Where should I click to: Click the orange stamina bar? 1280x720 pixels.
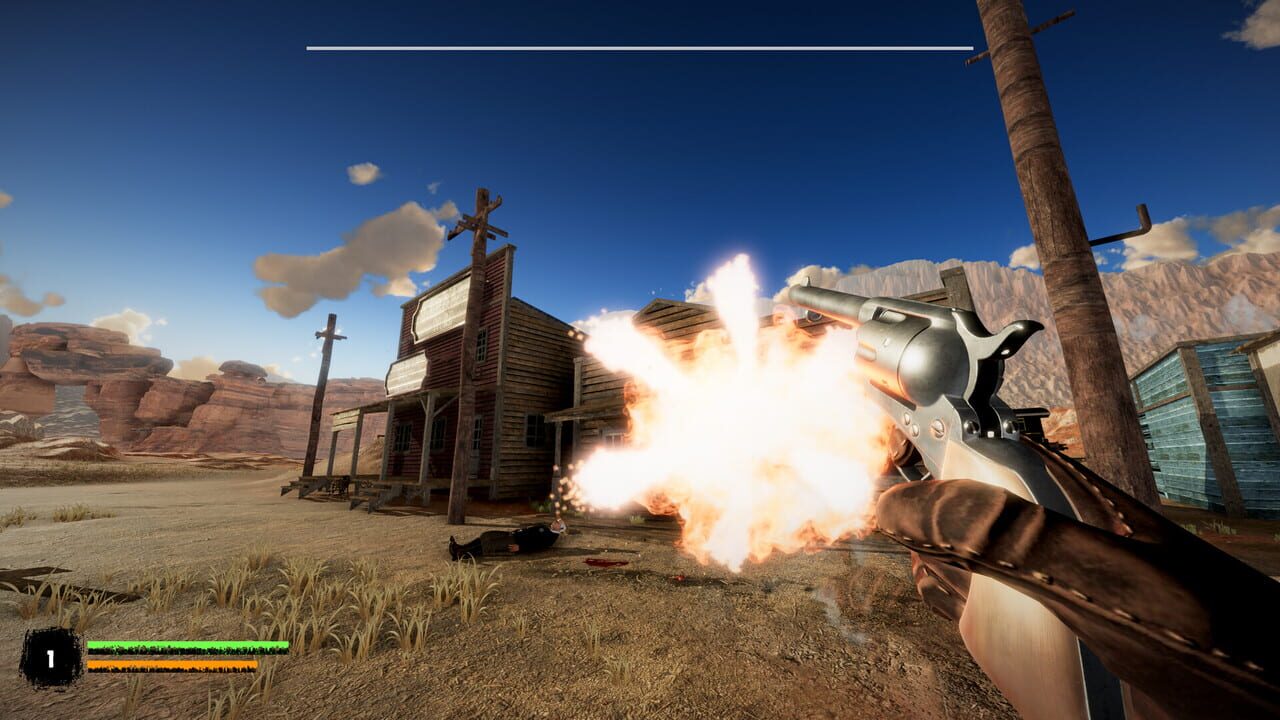[170, 664]
